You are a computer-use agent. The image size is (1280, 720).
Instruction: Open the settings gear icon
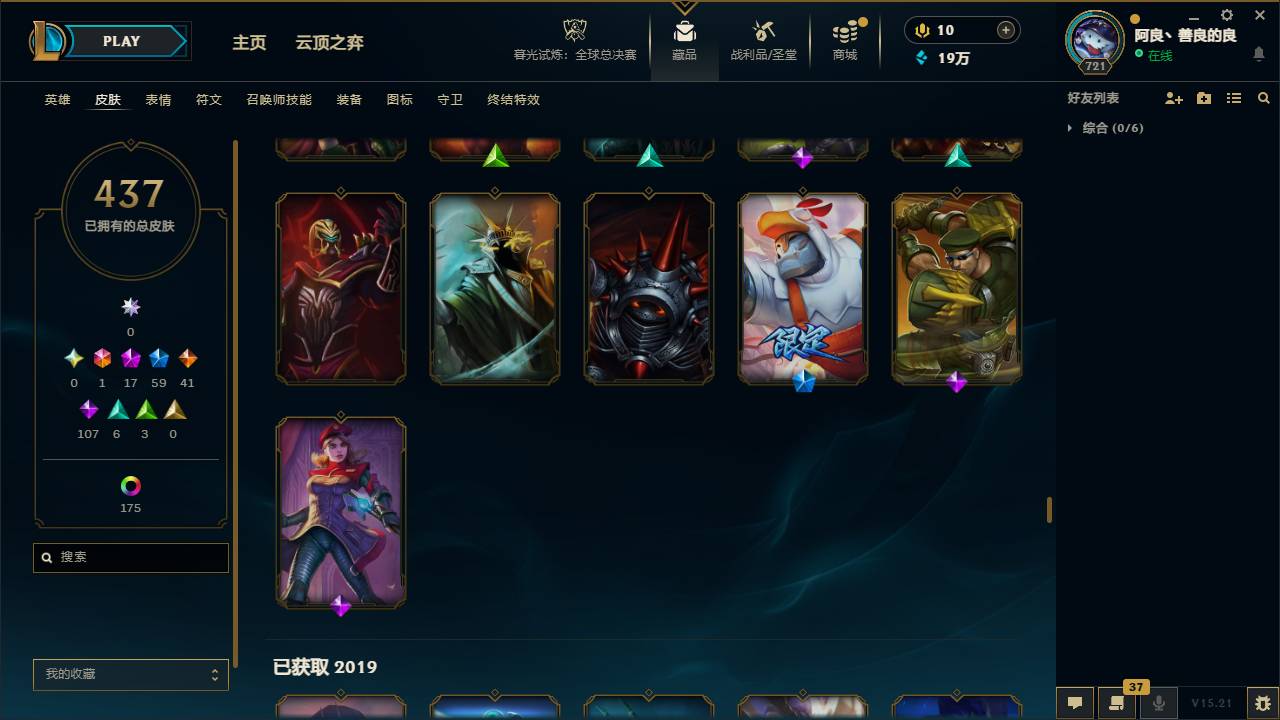[x=1225, y=15]
